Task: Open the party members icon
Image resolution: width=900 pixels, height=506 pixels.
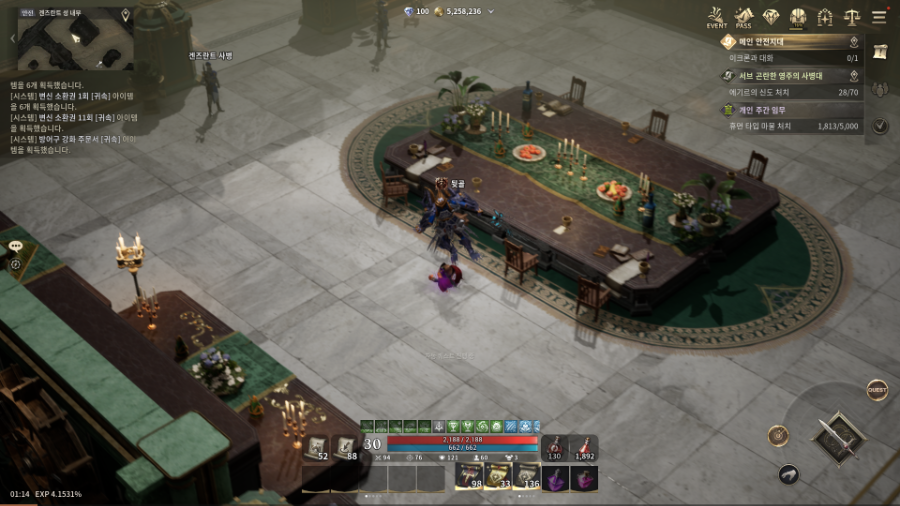Action: 880,90
